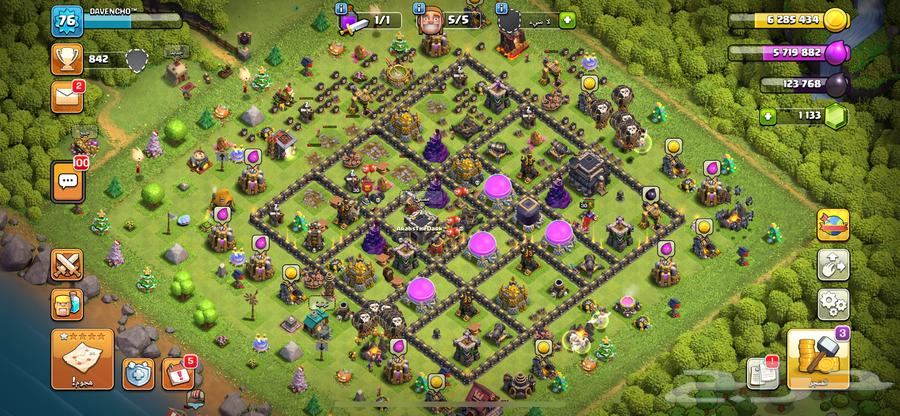900x416 pixels.
Task: Open the colorful globe button
Action: pos(832,226)
